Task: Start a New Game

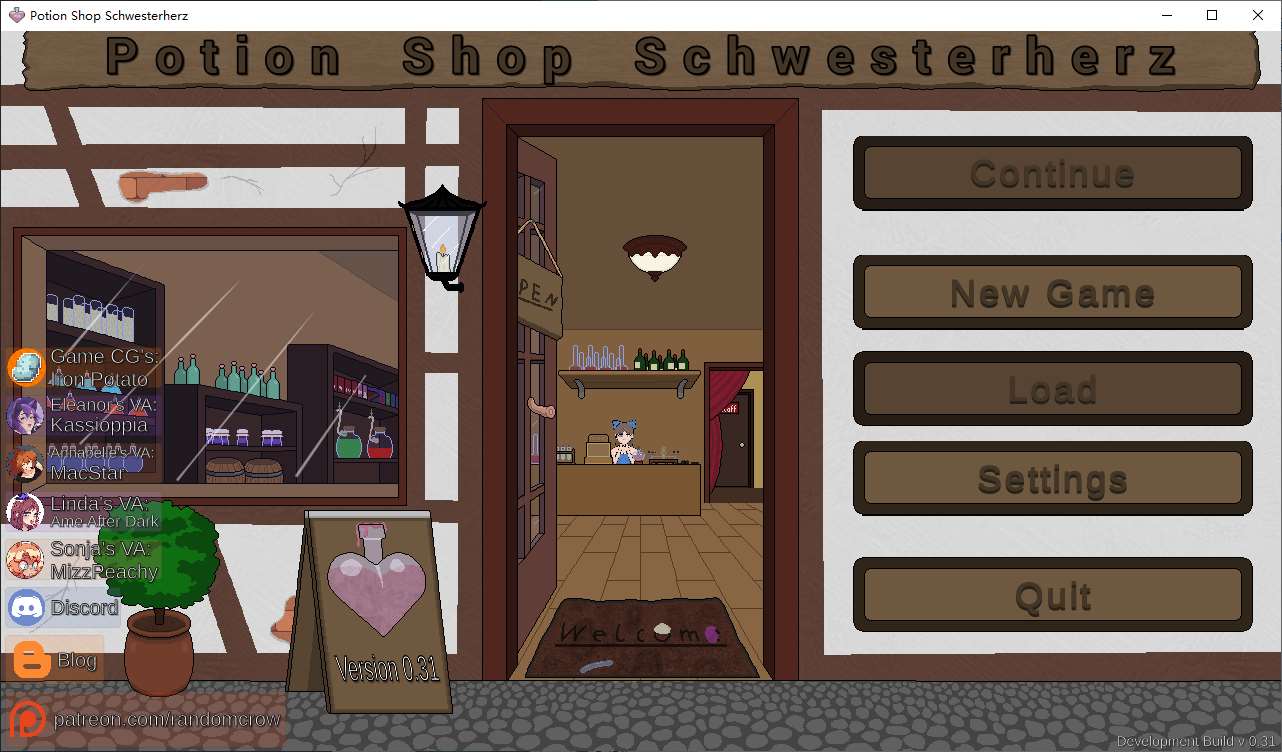Action: tap(1052, 293)
